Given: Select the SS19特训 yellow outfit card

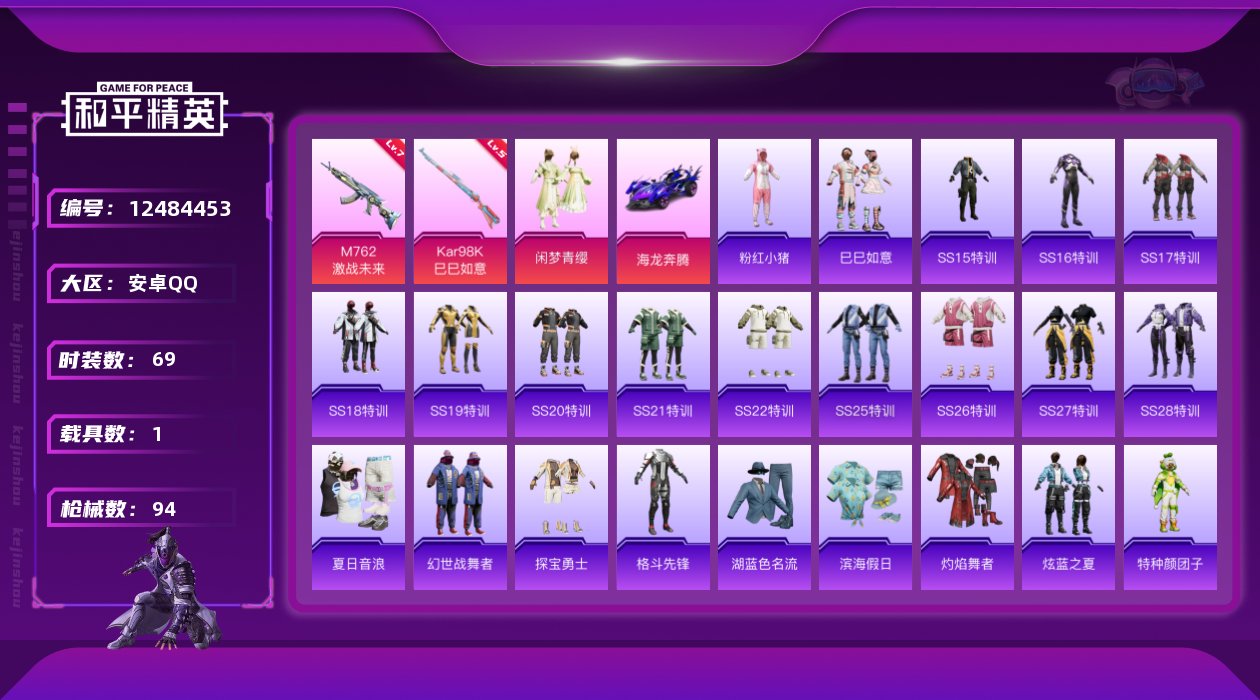Looking at the screenshot, I should [x=460, y=364].
